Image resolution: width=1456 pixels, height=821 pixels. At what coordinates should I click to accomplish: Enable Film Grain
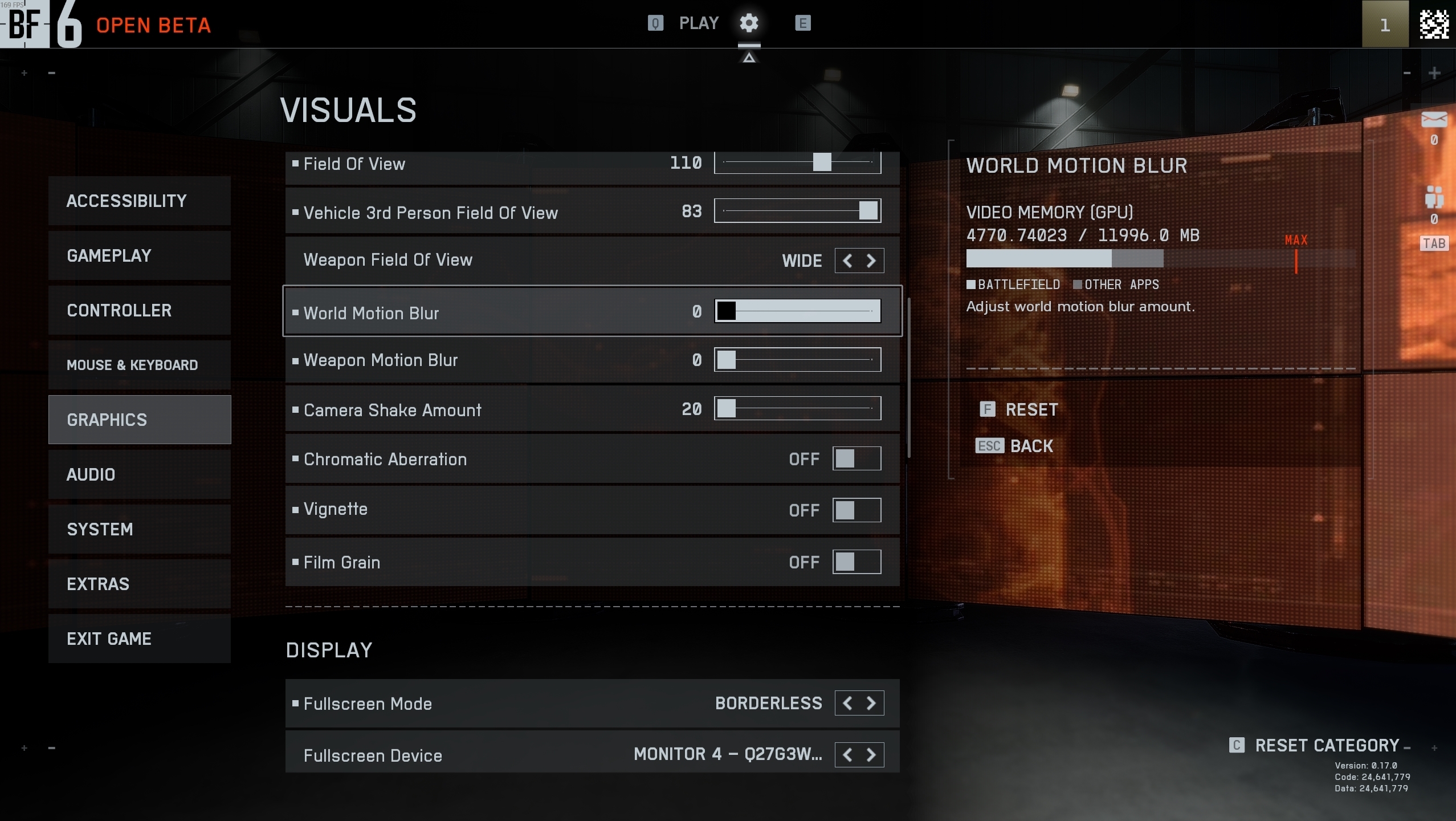point(856,562)
